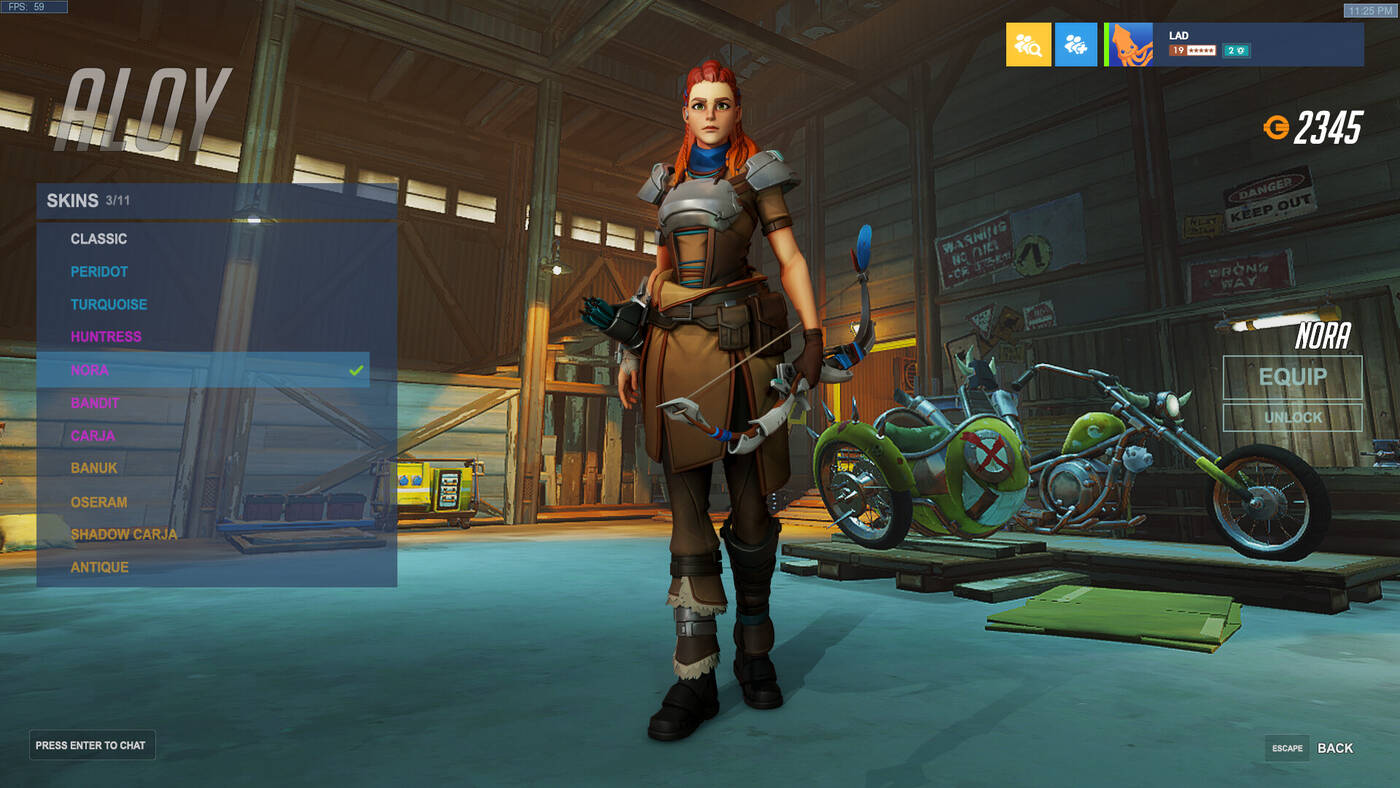The height and width of the screenshot is (788, 1400).
Task: Select the PERIDOT skin
Action: click(x=97, y=271)
